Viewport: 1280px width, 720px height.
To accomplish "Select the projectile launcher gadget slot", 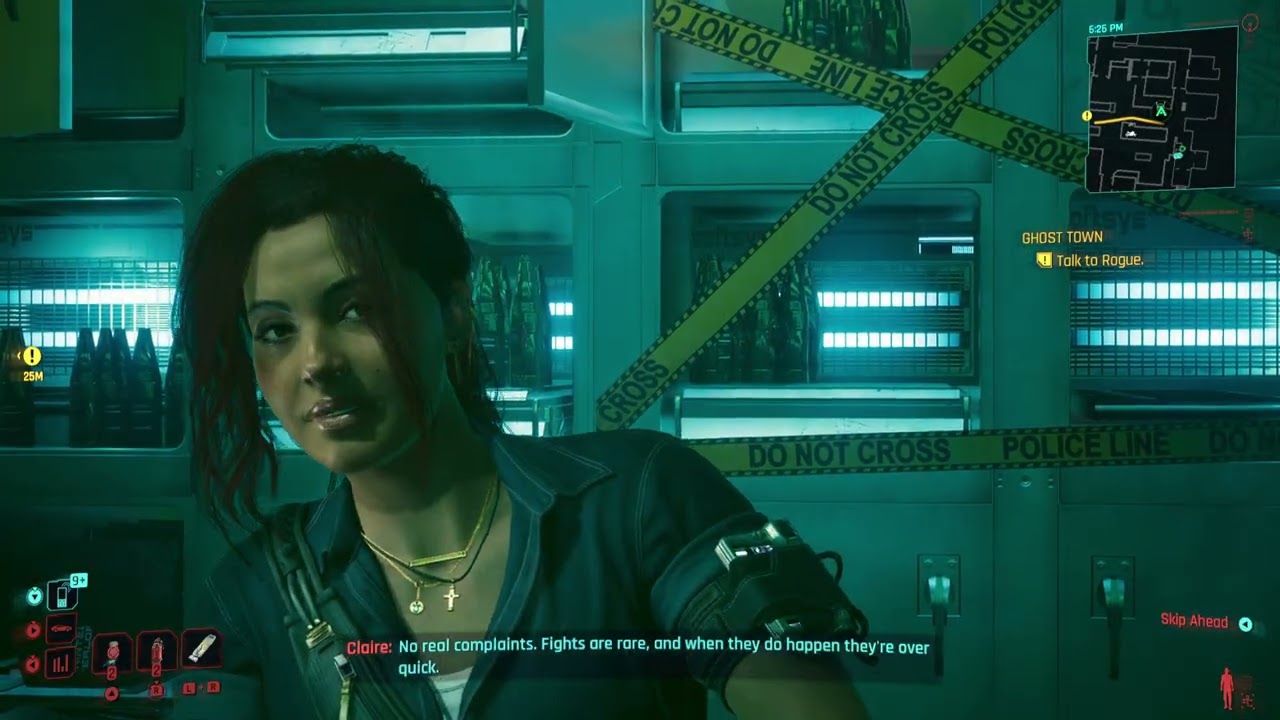I will click(x=201, y=650).
